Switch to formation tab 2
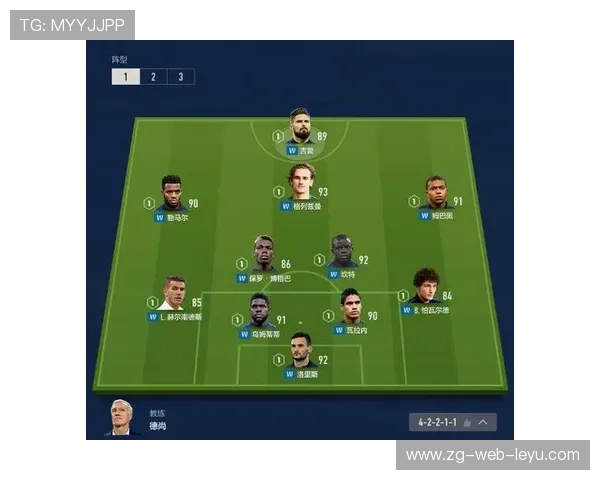 tap(153, 77)
